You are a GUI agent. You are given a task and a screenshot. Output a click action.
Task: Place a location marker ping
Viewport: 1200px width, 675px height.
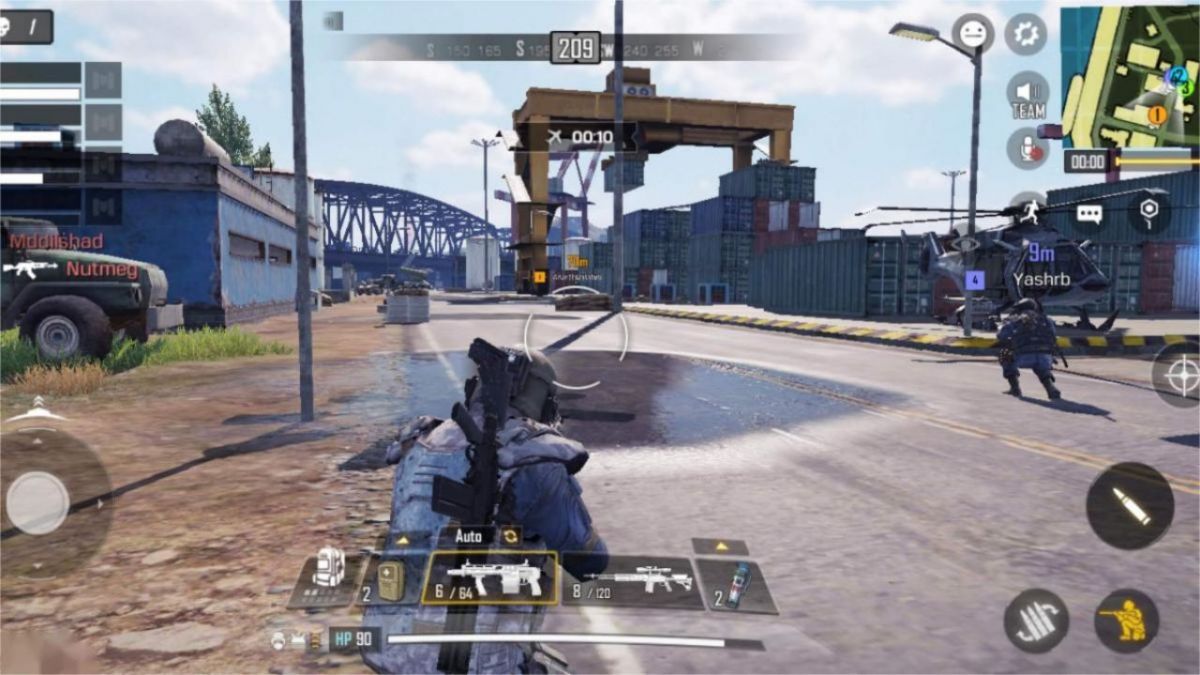[1149, 211]
